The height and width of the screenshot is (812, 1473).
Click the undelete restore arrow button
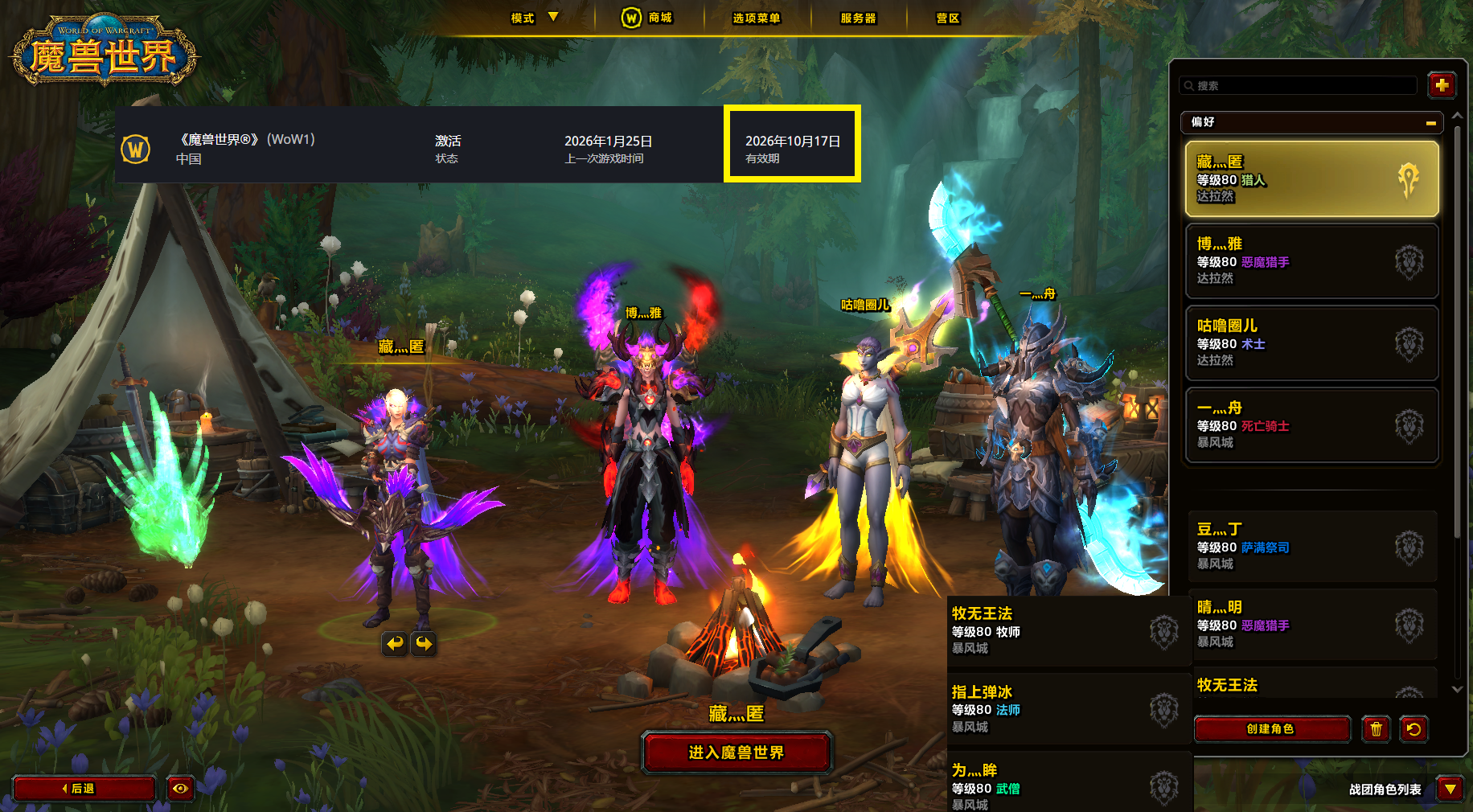pos(1414,729)
